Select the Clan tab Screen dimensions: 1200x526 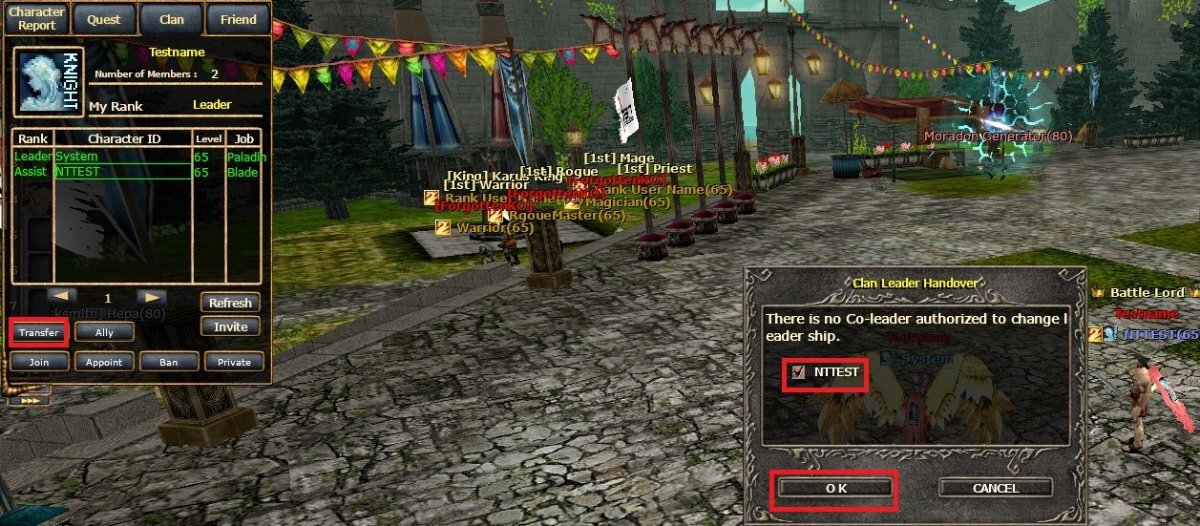tap(171, 19)
